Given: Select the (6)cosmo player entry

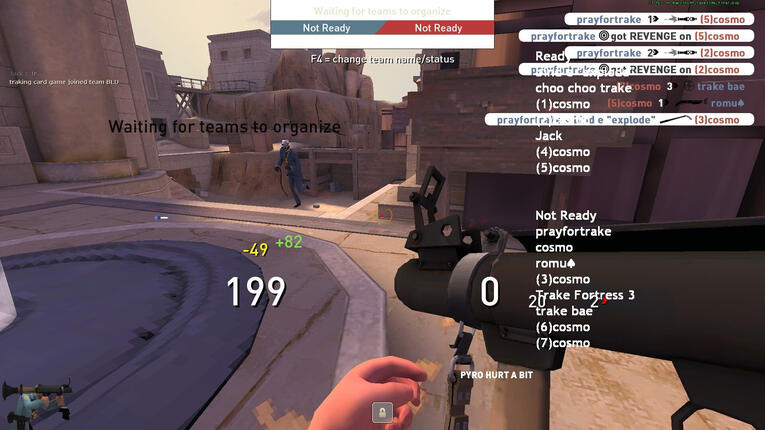Looking at the screenshot, I should (x=563, y=327).
